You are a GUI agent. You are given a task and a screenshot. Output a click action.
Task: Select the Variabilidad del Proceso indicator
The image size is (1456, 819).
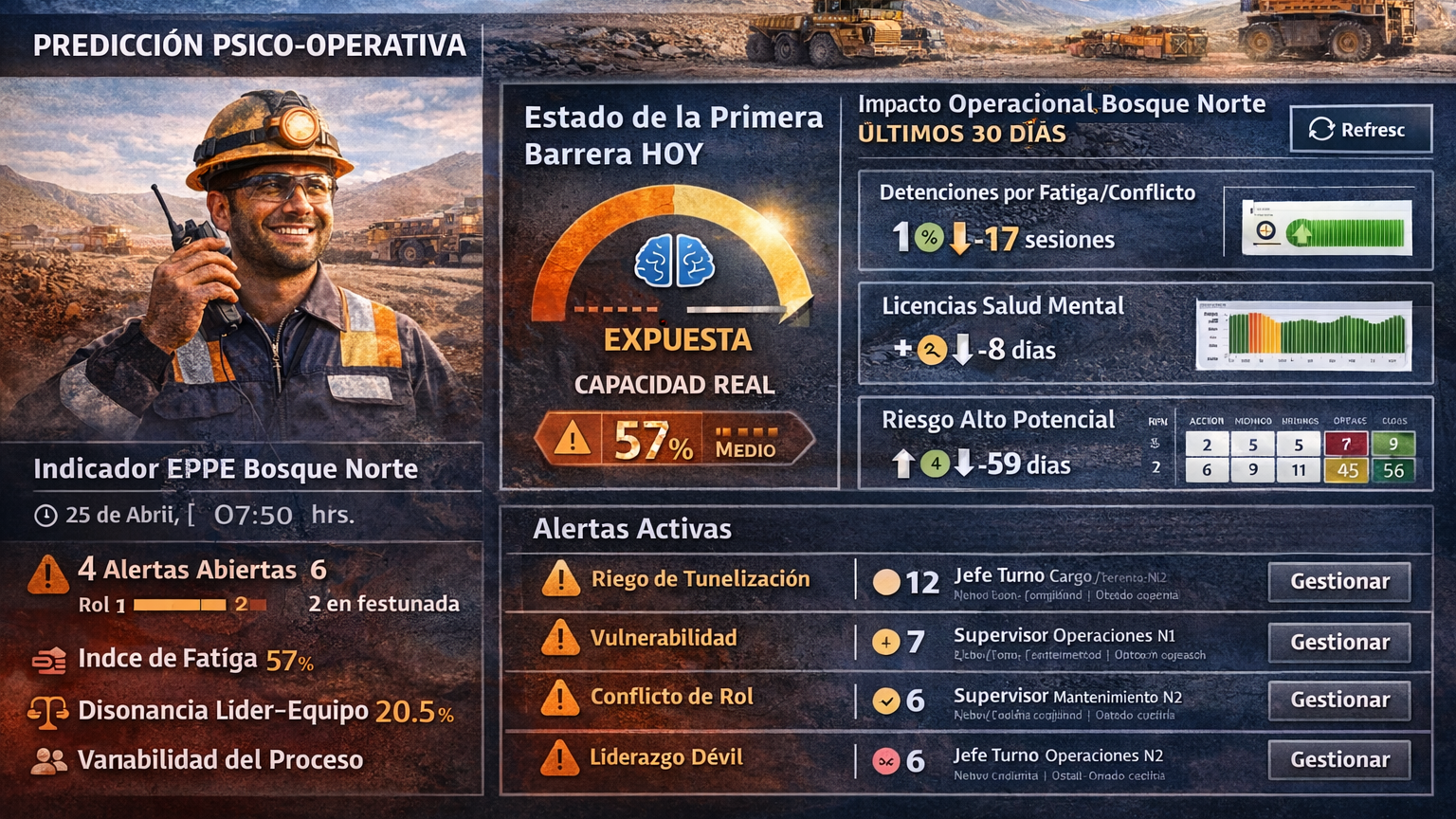(x=219, y=760)
